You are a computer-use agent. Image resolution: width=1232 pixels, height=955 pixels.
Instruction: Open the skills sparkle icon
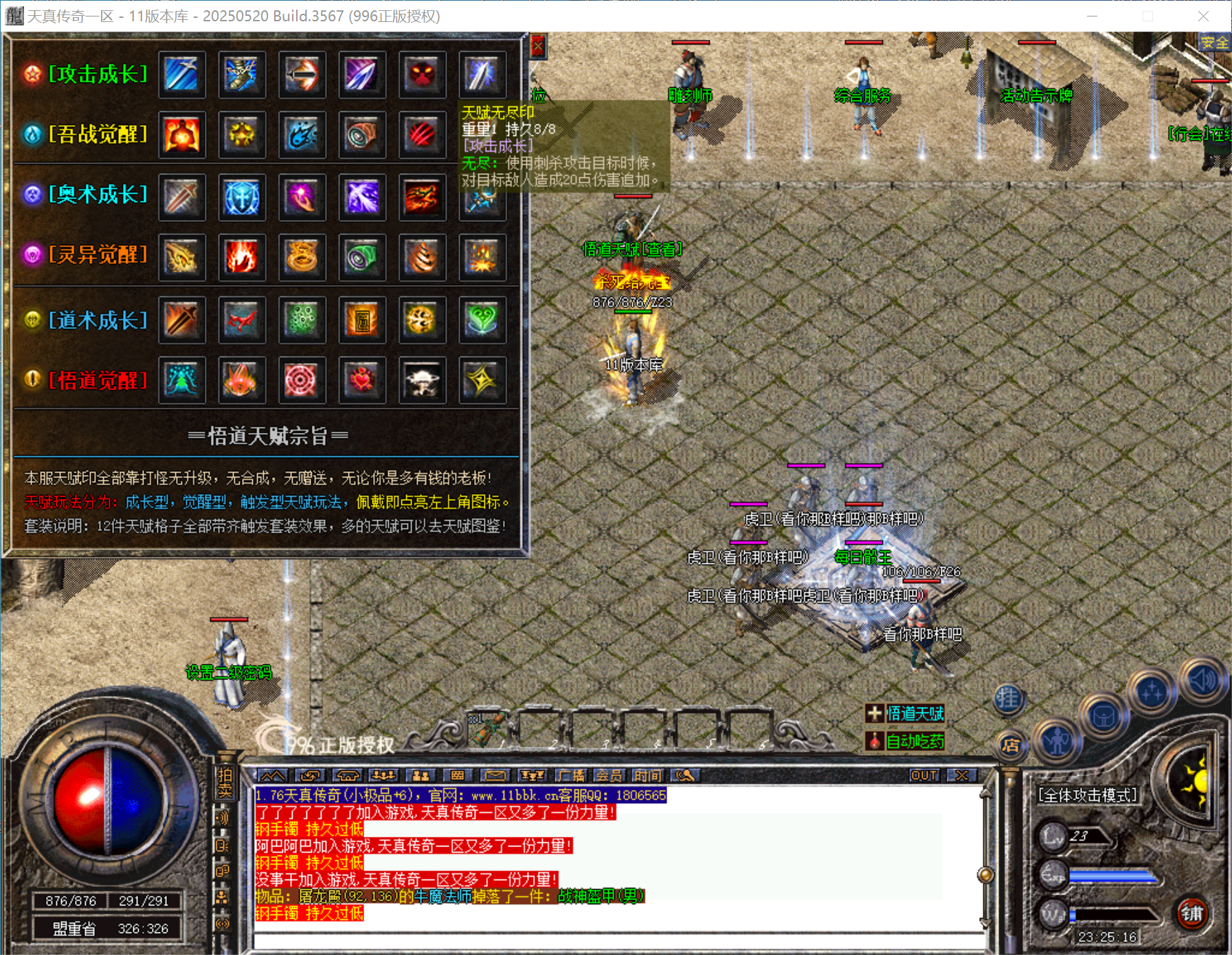1152,693
